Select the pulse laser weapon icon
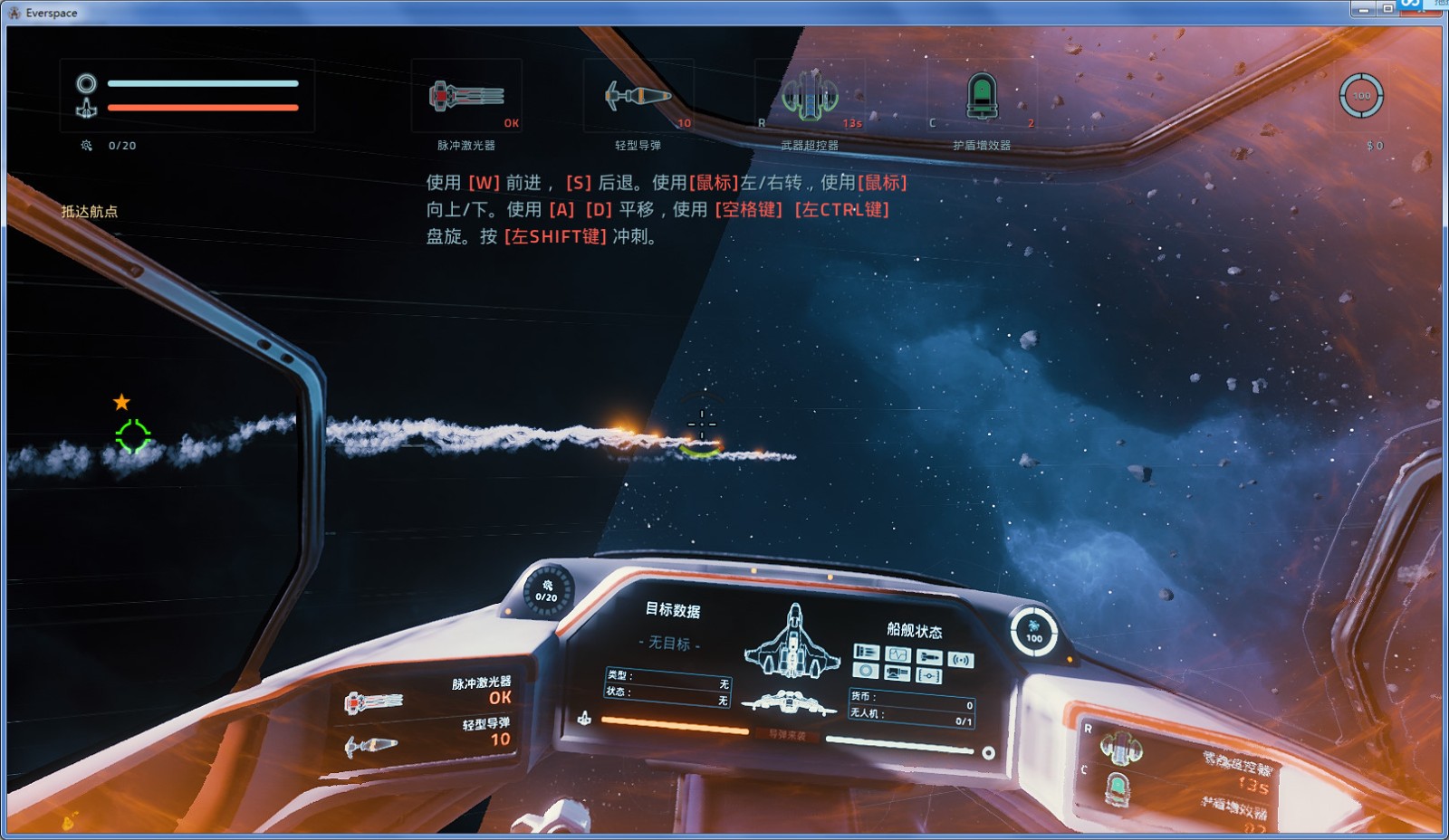The image size is (1449, 840). (466, 96)
